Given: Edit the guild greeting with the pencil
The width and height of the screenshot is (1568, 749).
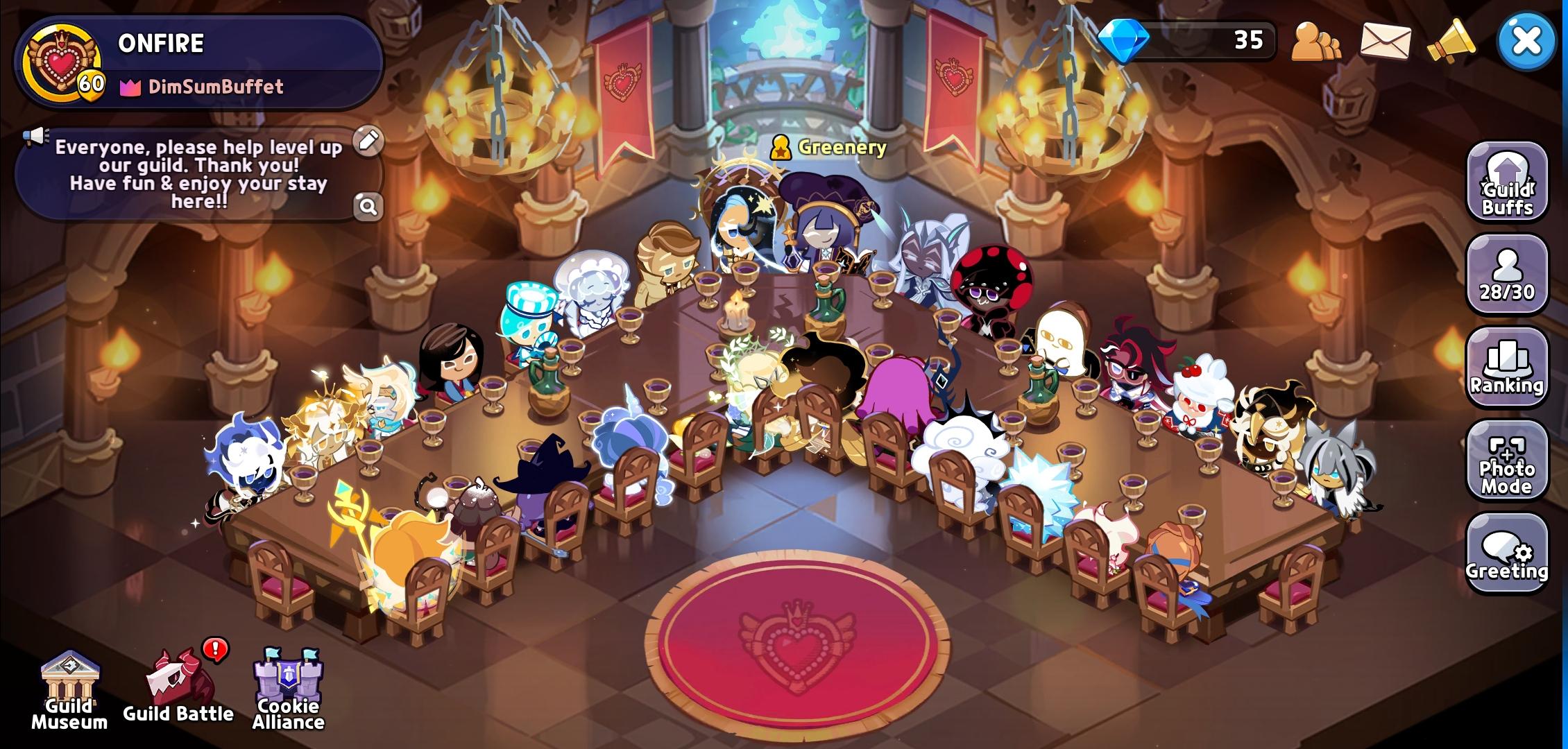Looking at the screenshot, I should pos(370,139).
